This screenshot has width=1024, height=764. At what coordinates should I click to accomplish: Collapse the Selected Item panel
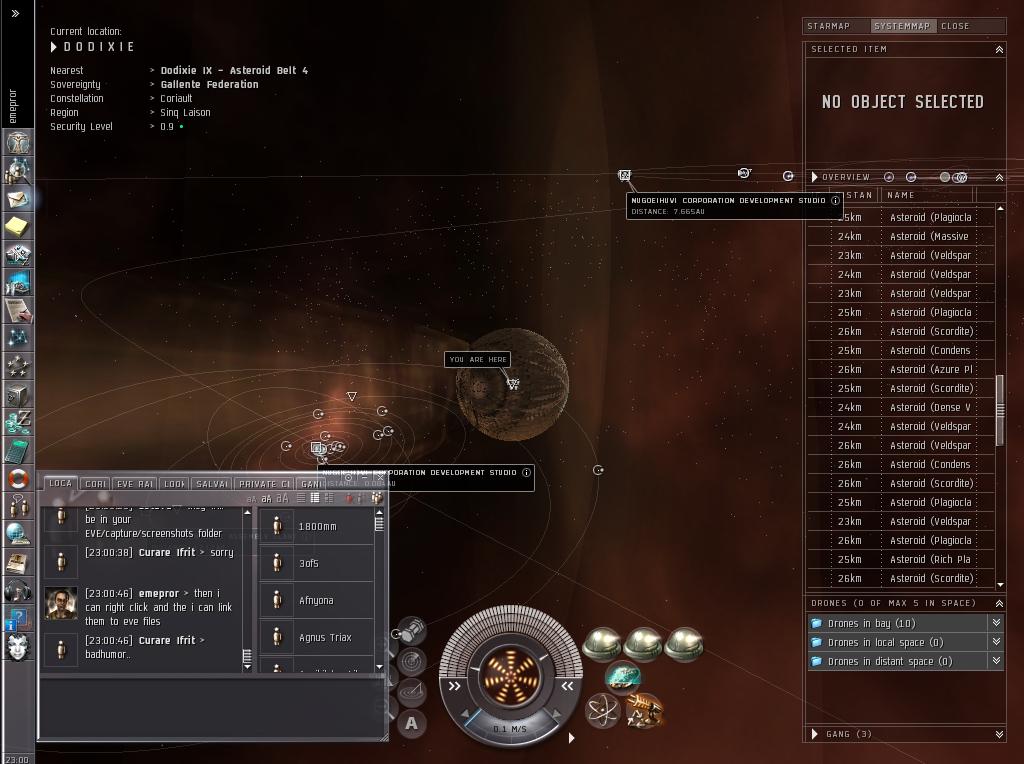click(998, 49)
